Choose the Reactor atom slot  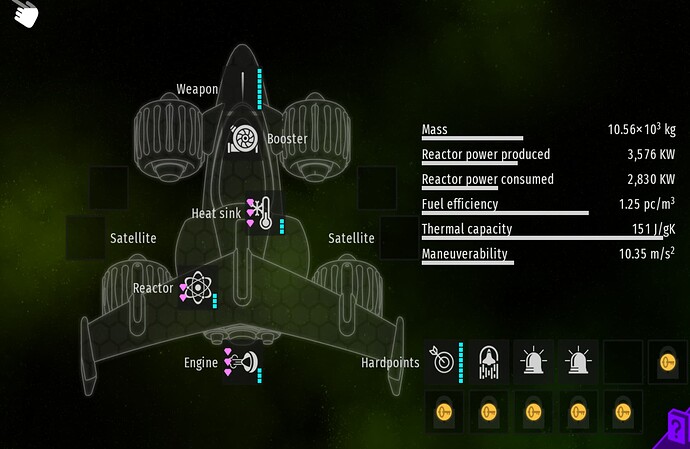coord(198,289)
